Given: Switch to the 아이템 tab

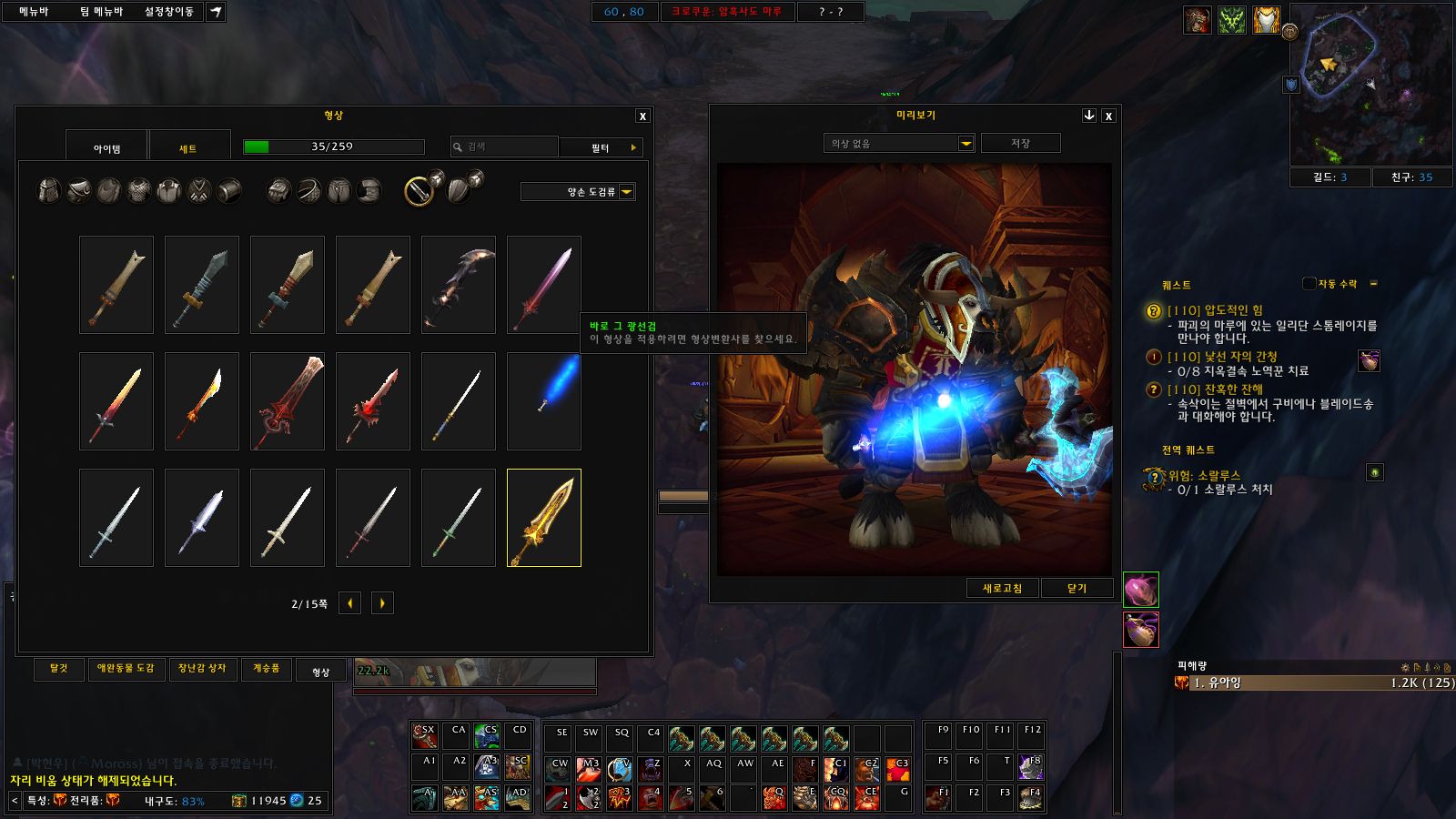Looking at the screenshot, I should click(106, 148).
